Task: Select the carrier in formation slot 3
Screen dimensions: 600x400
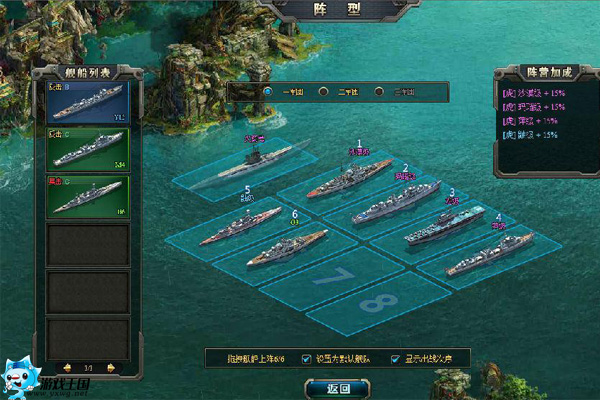Action: (443, 225)
